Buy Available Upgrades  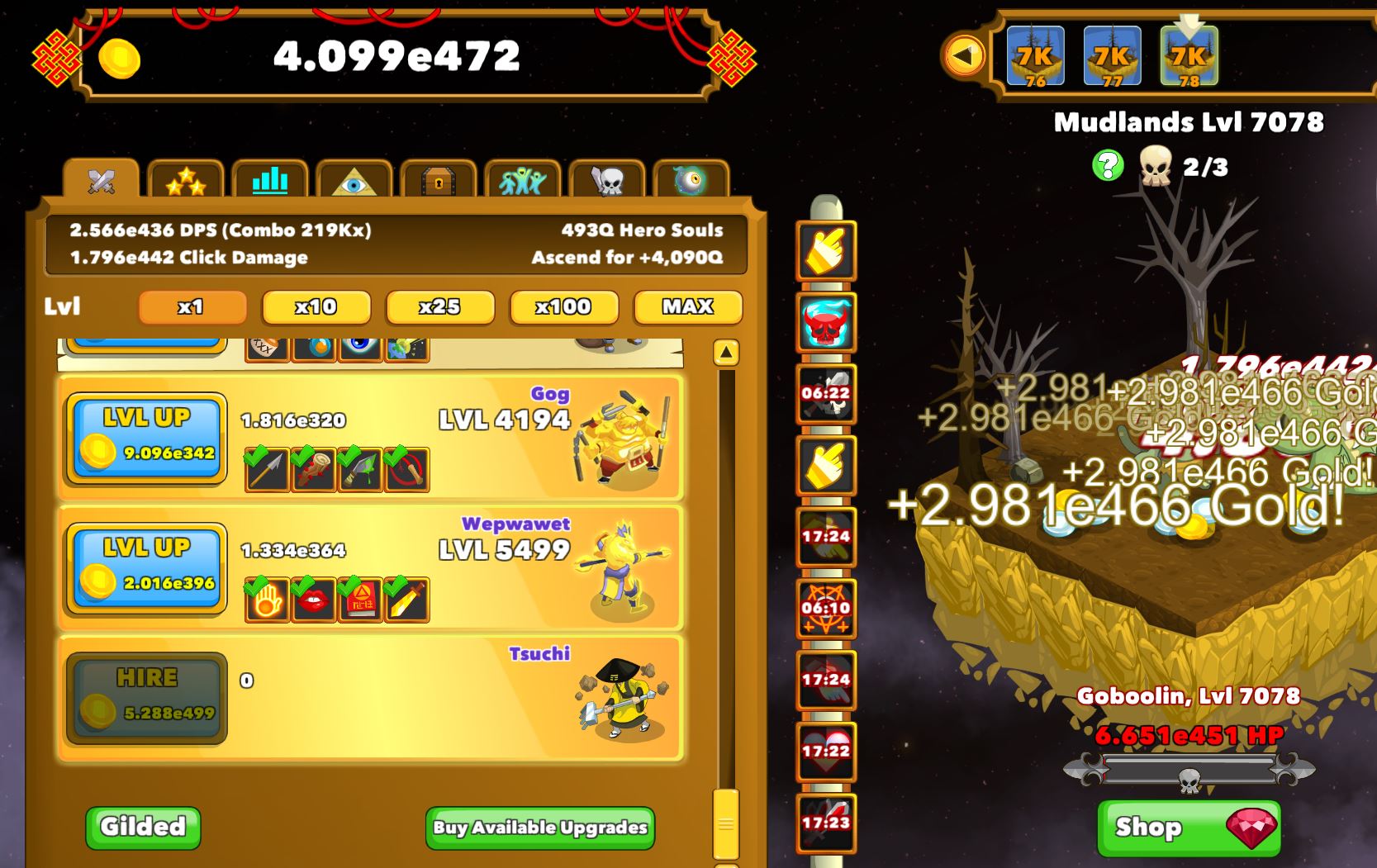click(540, 828)
